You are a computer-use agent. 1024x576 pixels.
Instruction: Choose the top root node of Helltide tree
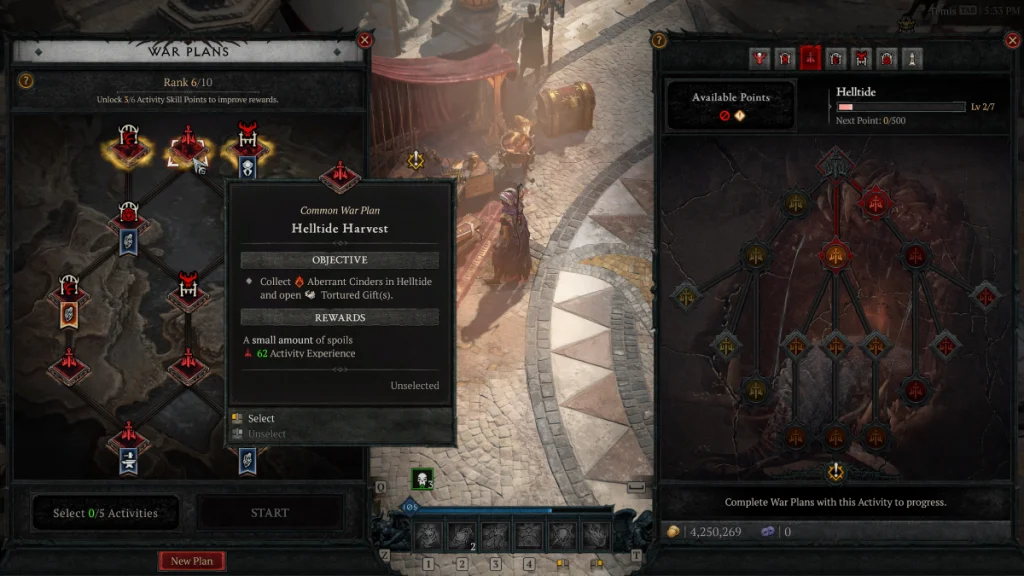[x=835, y=160]
